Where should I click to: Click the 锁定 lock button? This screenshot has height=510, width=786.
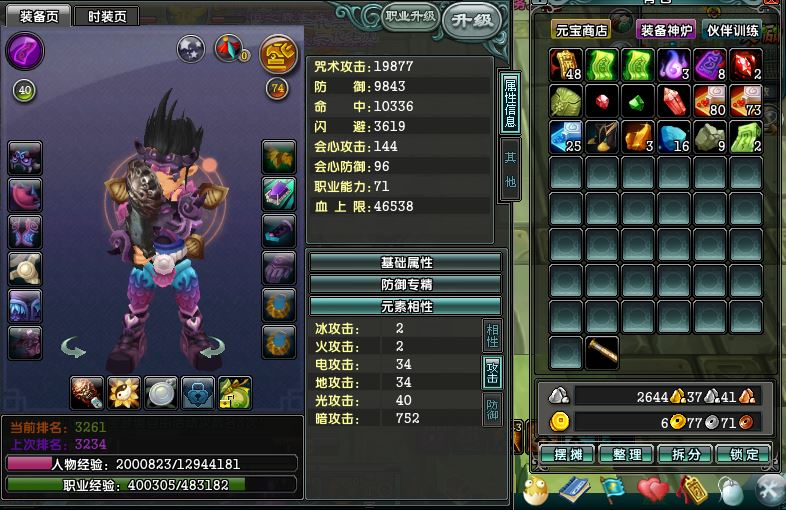pyautogui.click(x=743, y=454)
